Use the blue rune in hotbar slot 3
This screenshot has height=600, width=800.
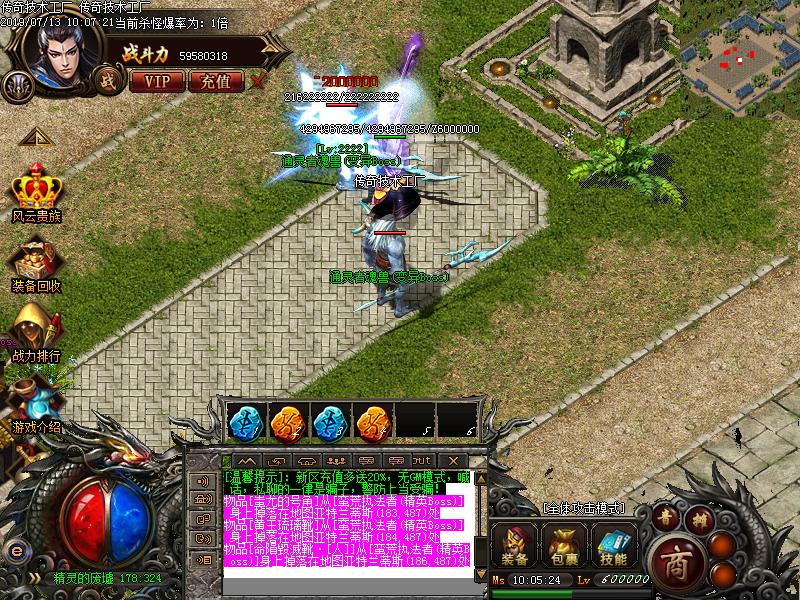331,422
